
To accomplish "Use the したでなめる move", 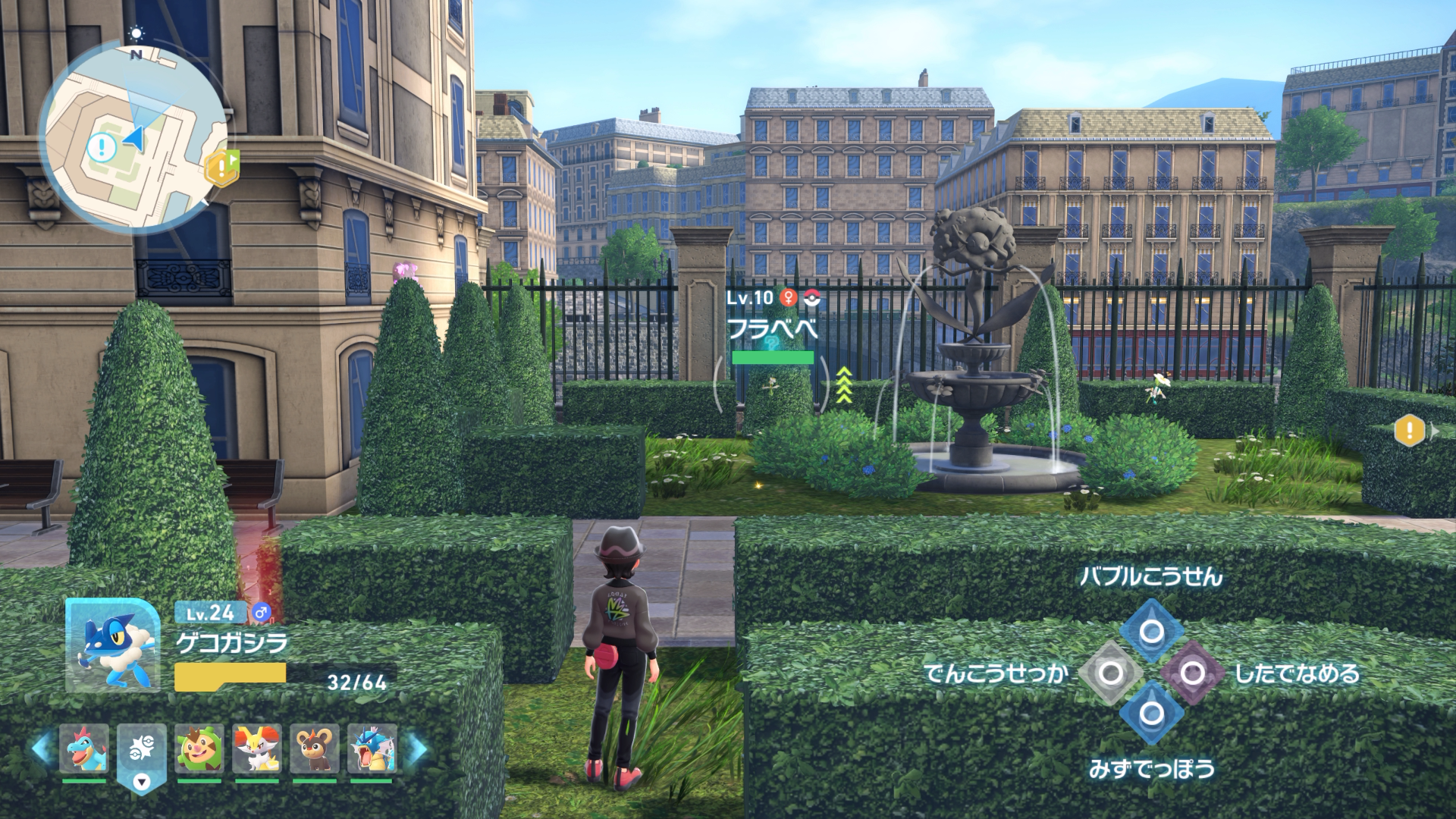I will pyautogui.click(x=1192, y=673).
